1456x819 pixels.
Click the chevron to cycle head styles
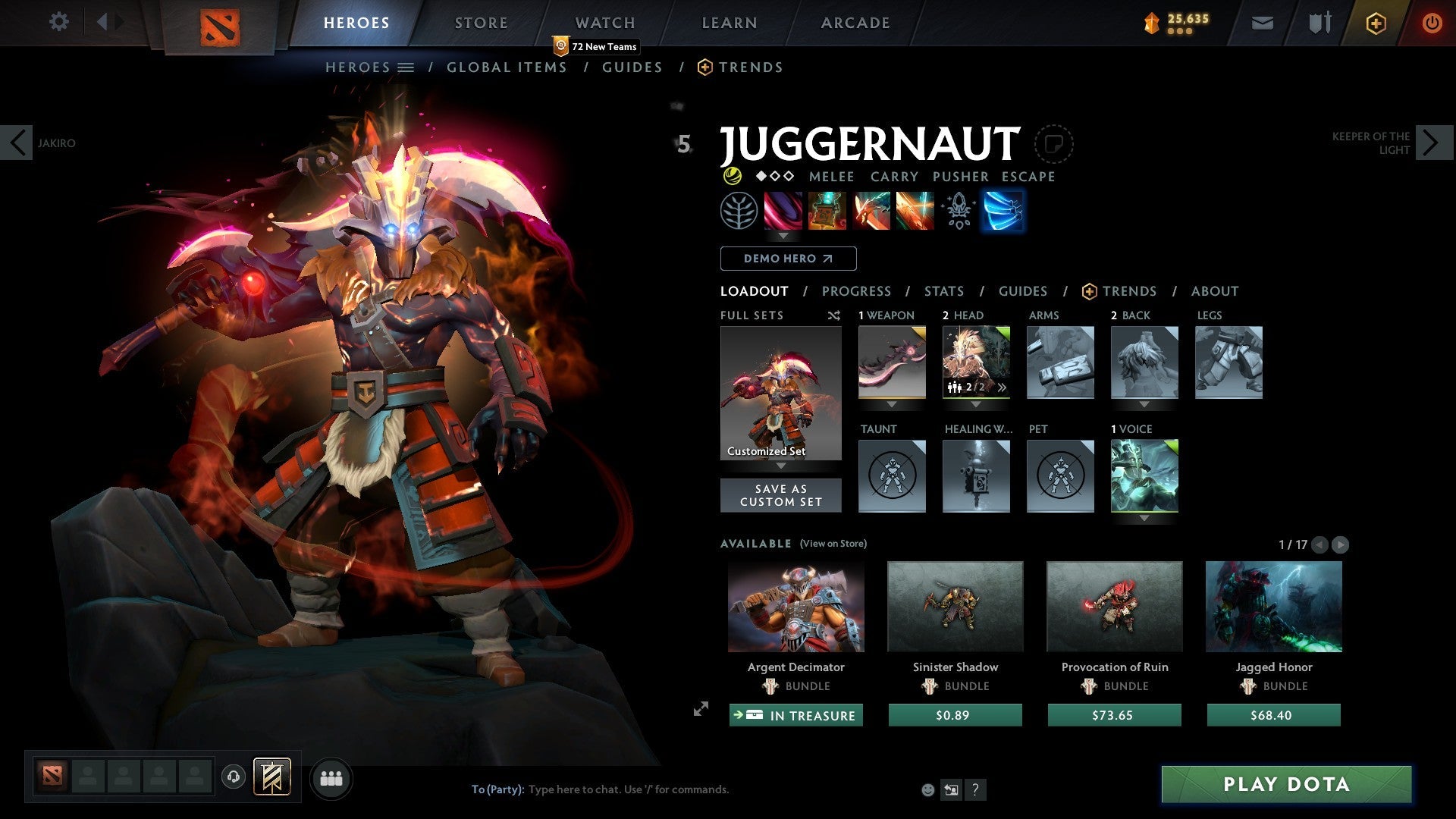click(1003, 388)
